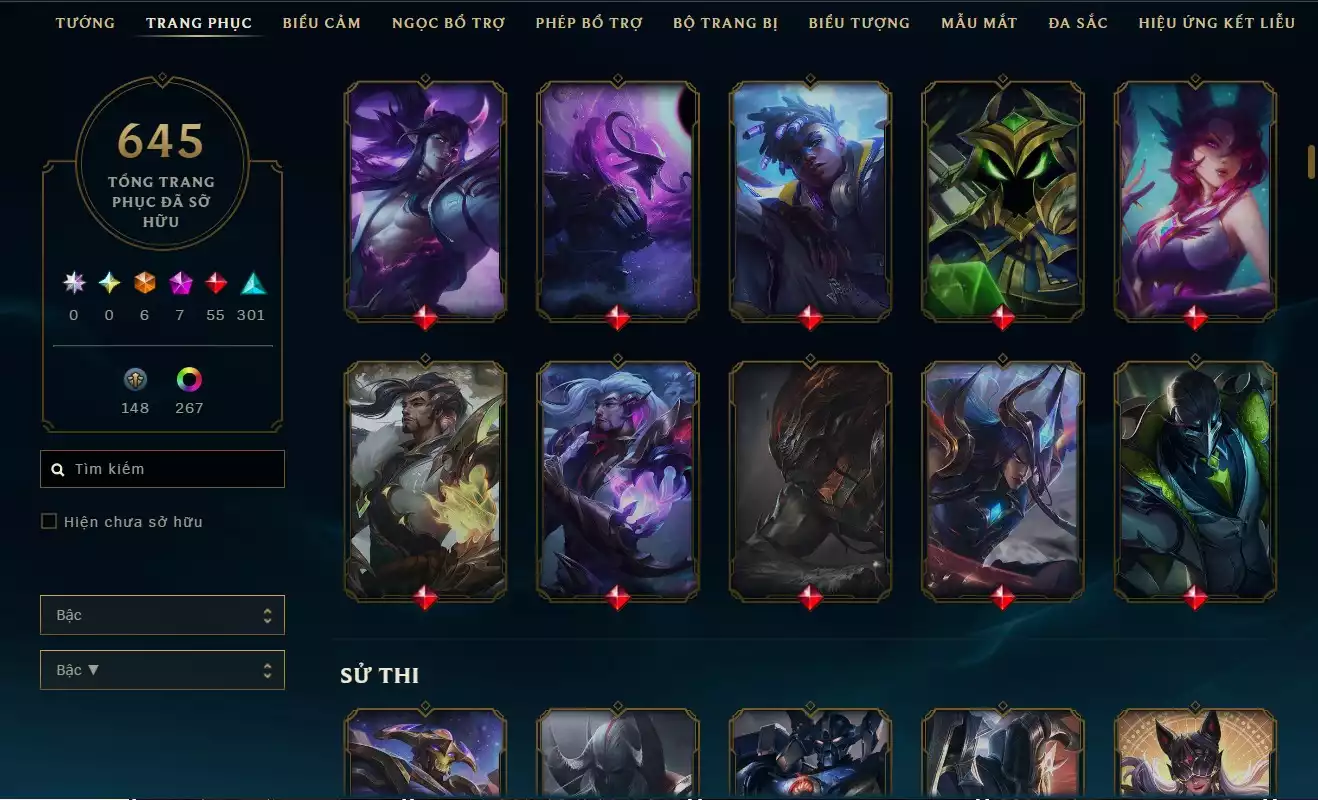This screenshot has width=1318, height=800.
Task: Go to the ĐA SẮC section
Action: (x=1075, y=22)
